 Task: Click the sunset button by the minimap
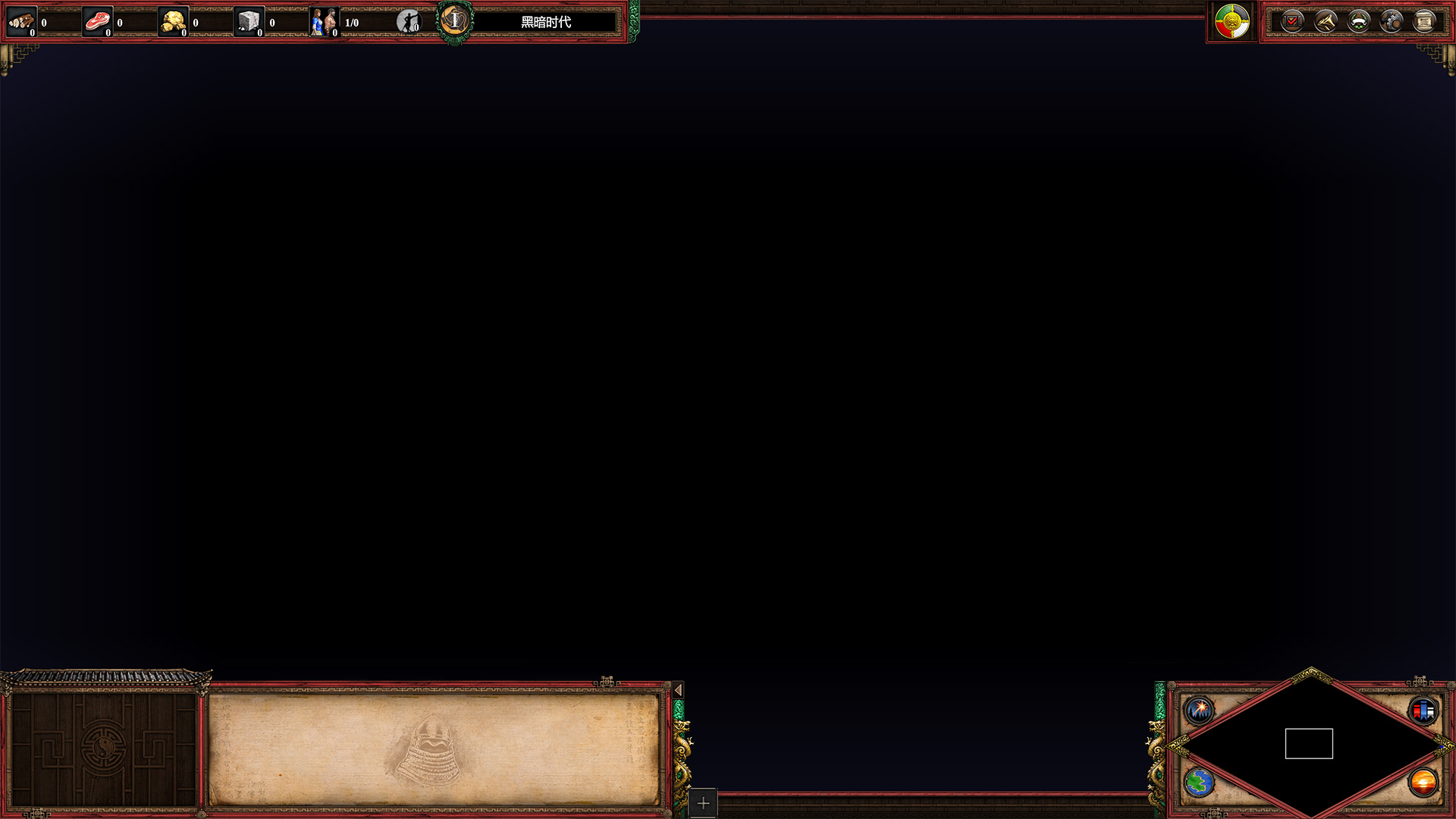click(1423, 782)
